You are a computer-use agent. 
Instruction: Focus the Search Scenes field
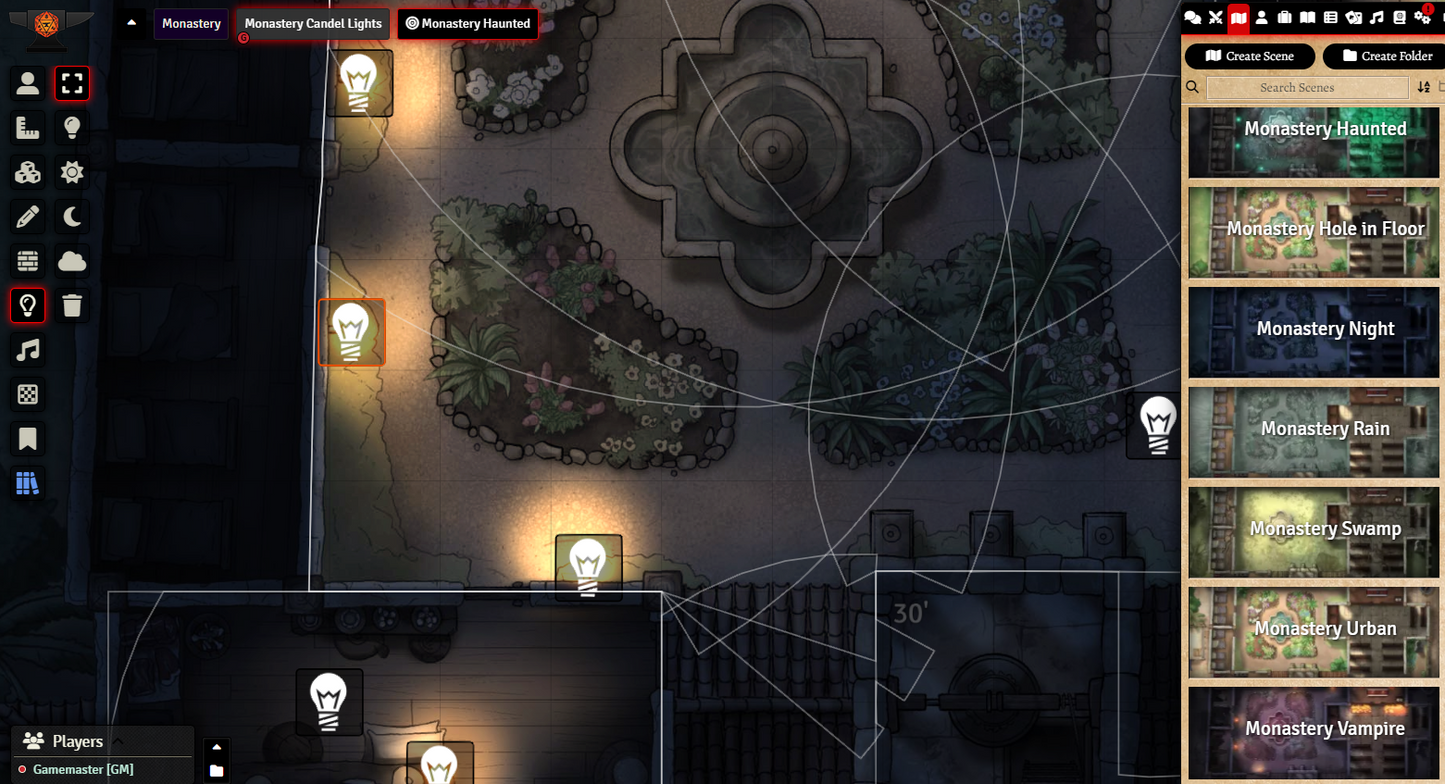click(x=1307, y=88)
